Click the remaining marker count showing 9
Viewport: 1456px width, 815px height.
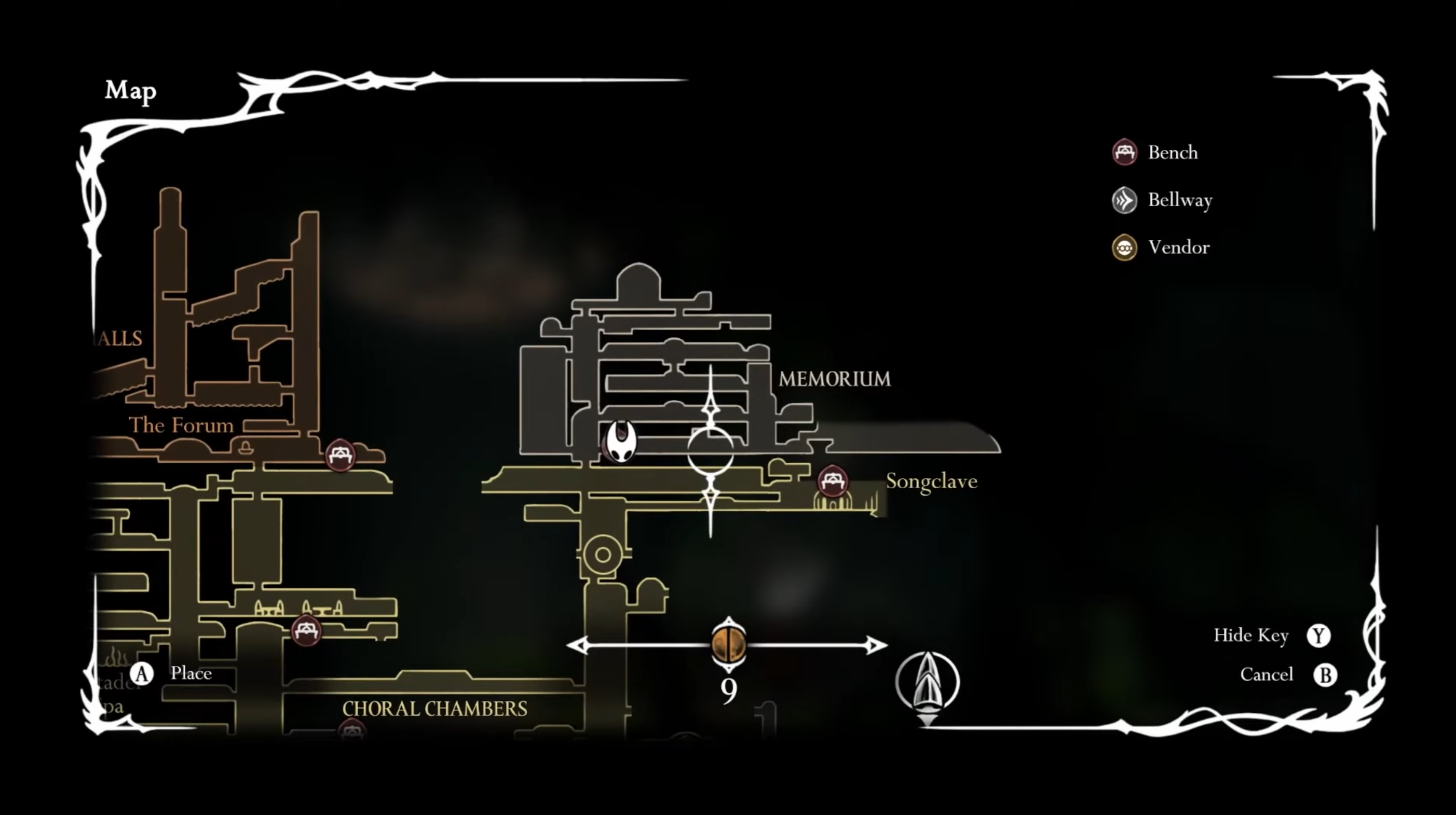(729, 688)
